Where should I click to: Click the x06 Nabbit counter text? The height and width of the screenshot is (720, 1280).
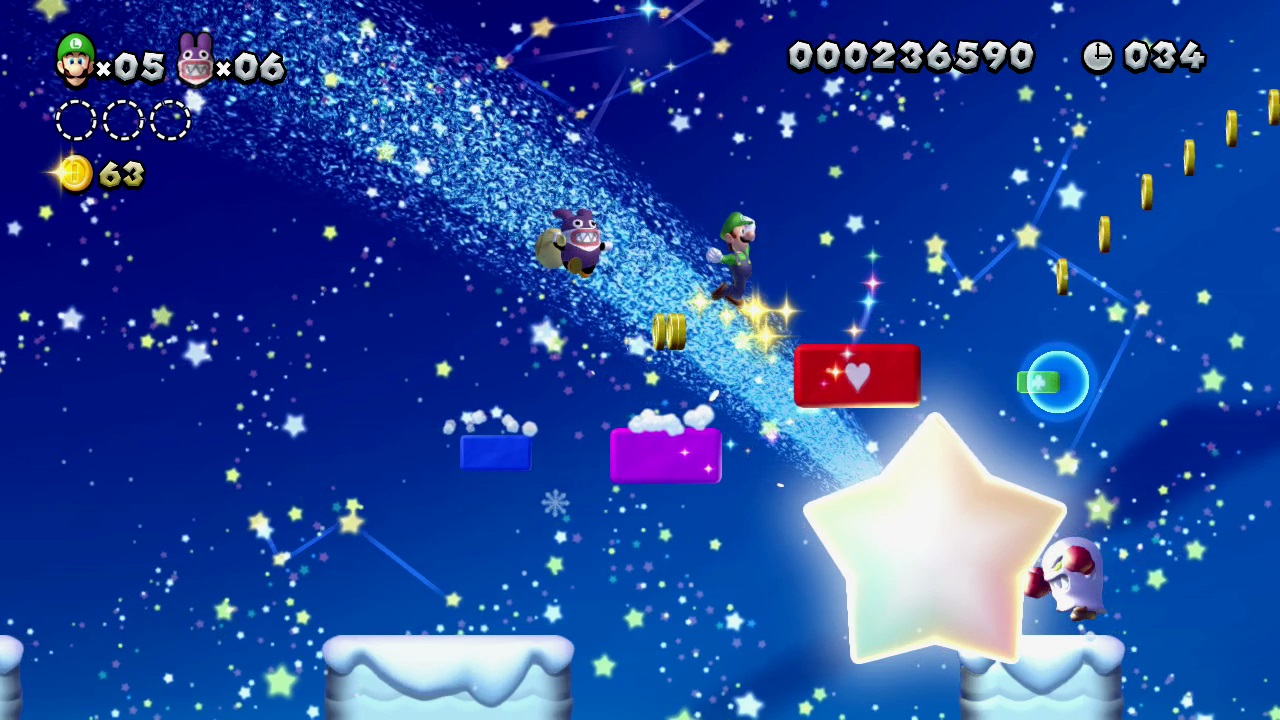(x=252, y=68)
